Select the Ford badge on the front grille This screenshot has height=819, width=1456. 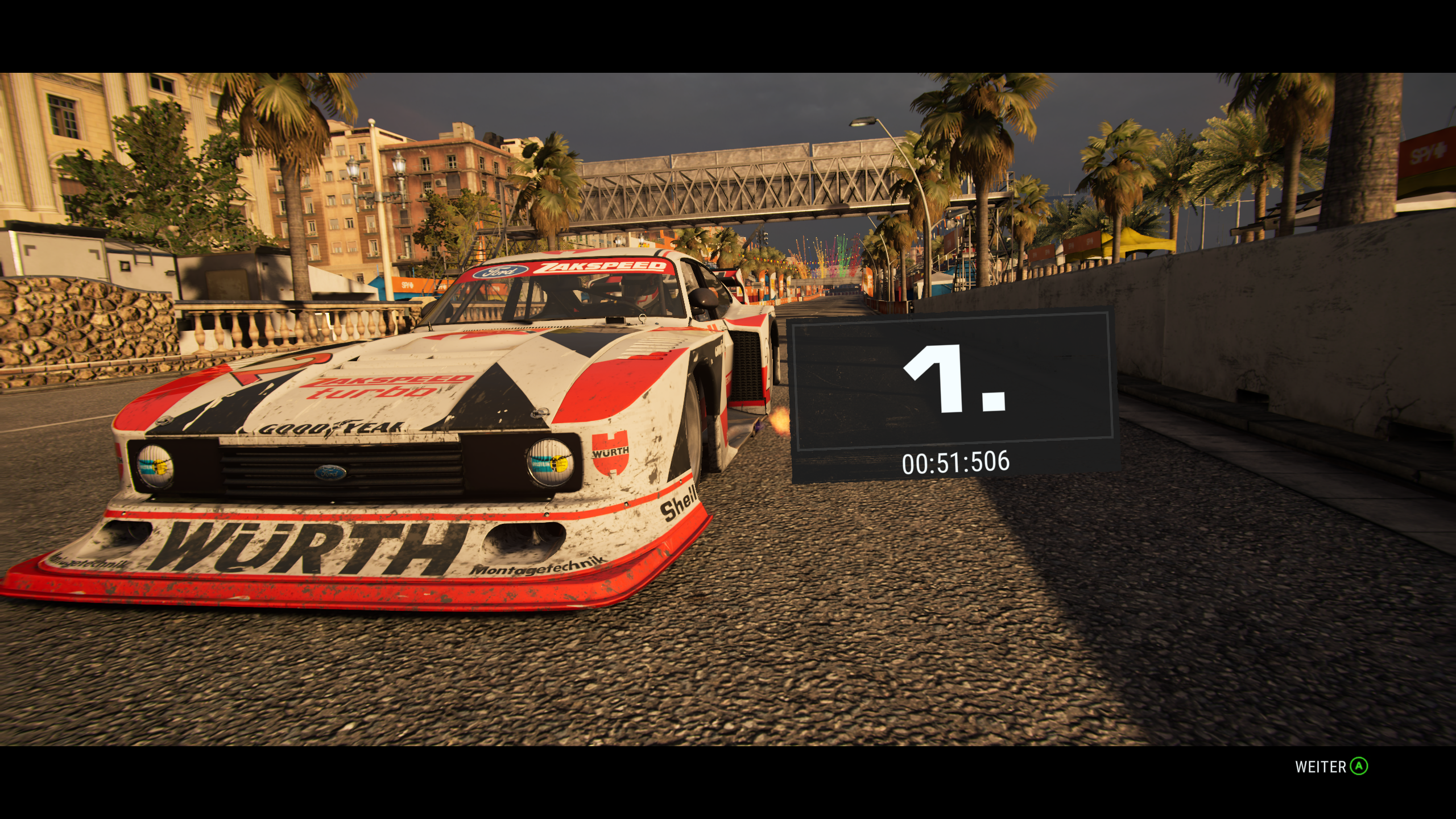(331, 471)
